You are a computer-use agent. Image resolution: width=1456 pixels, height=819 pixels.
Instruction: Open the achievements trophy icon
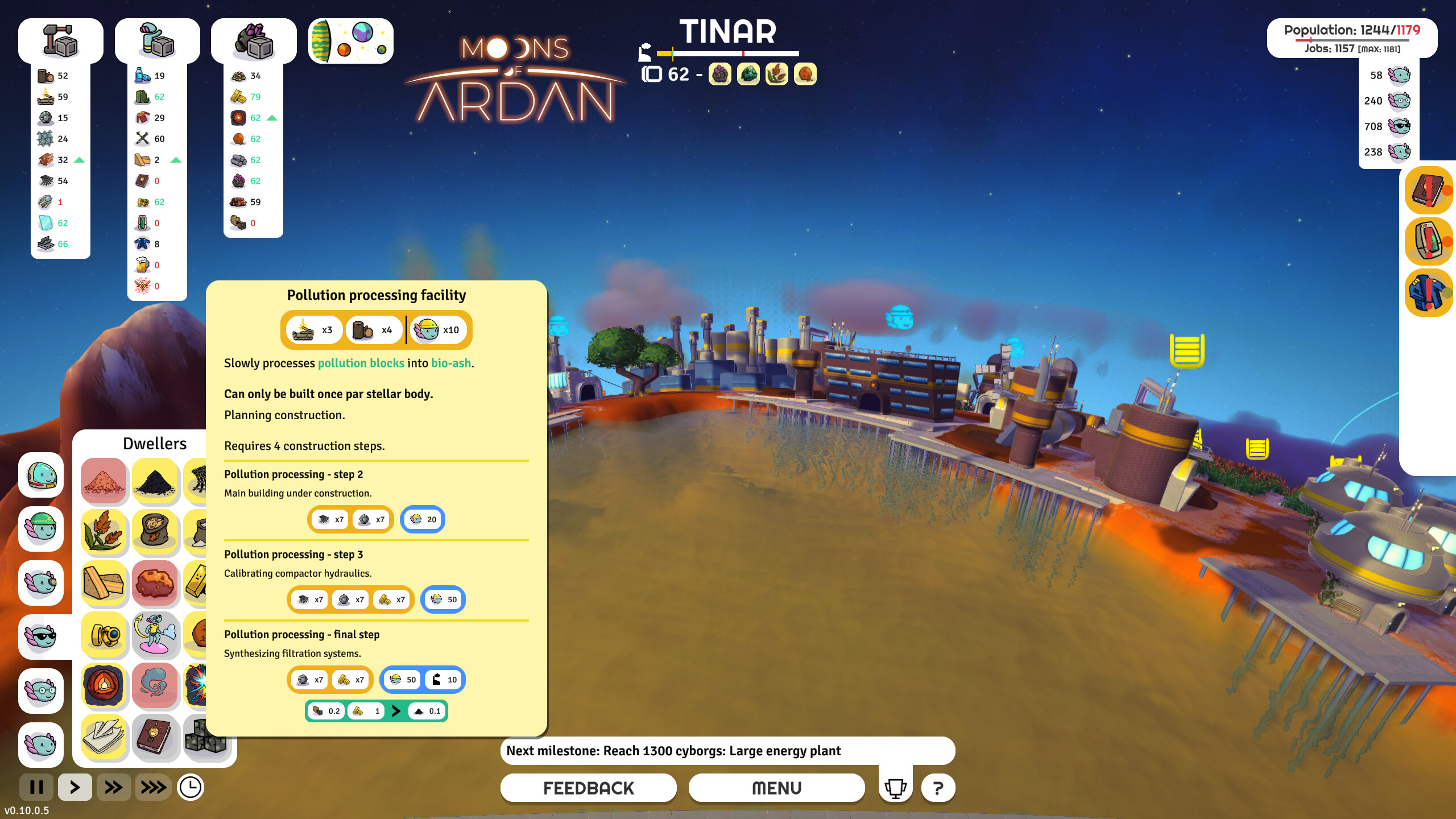[x=896, y=788]
